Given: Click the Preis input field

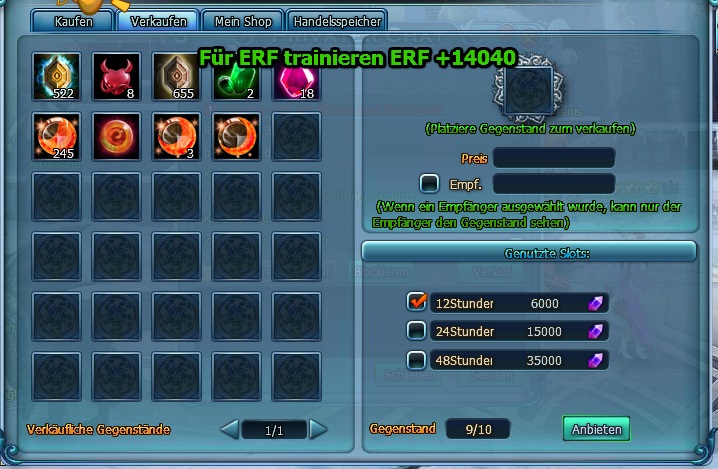Looking at the screenshot, I should (x=553, y=158).
